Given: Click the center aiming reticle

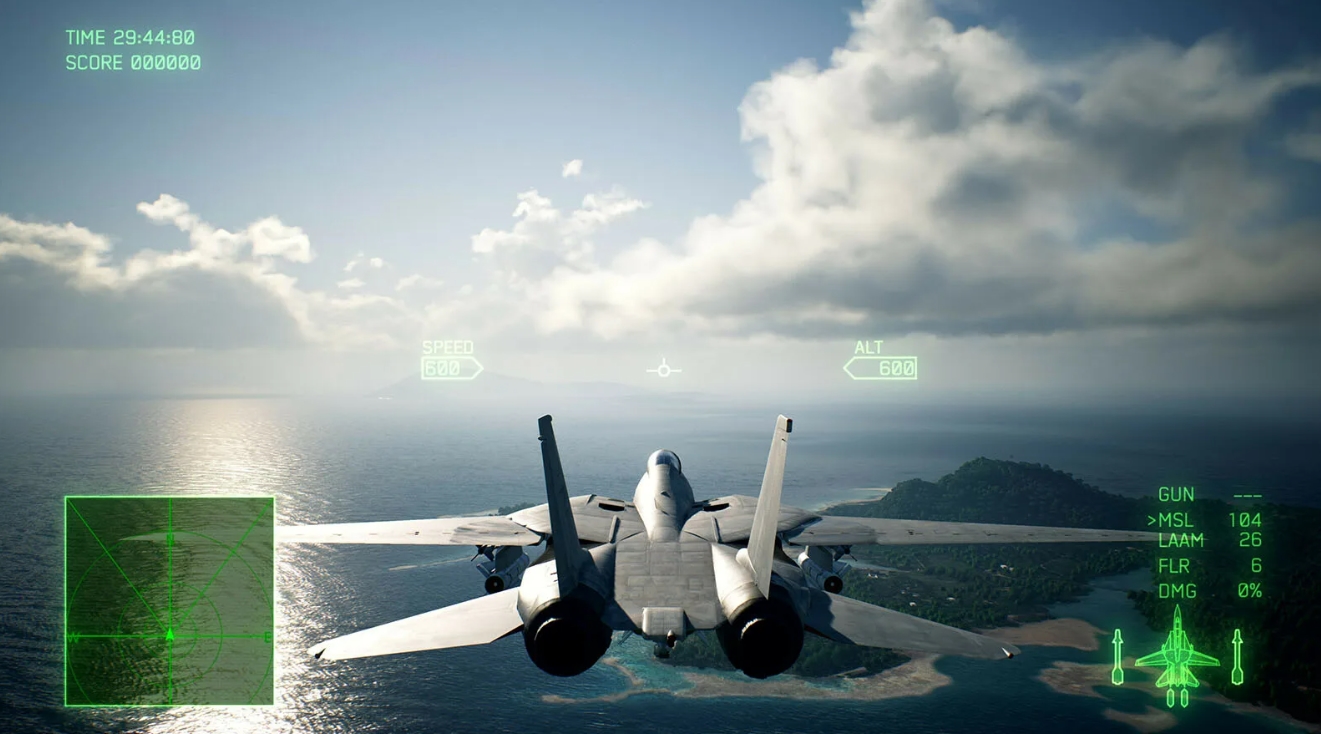Looking at the screenshot, I should click(x=662, y=369).
